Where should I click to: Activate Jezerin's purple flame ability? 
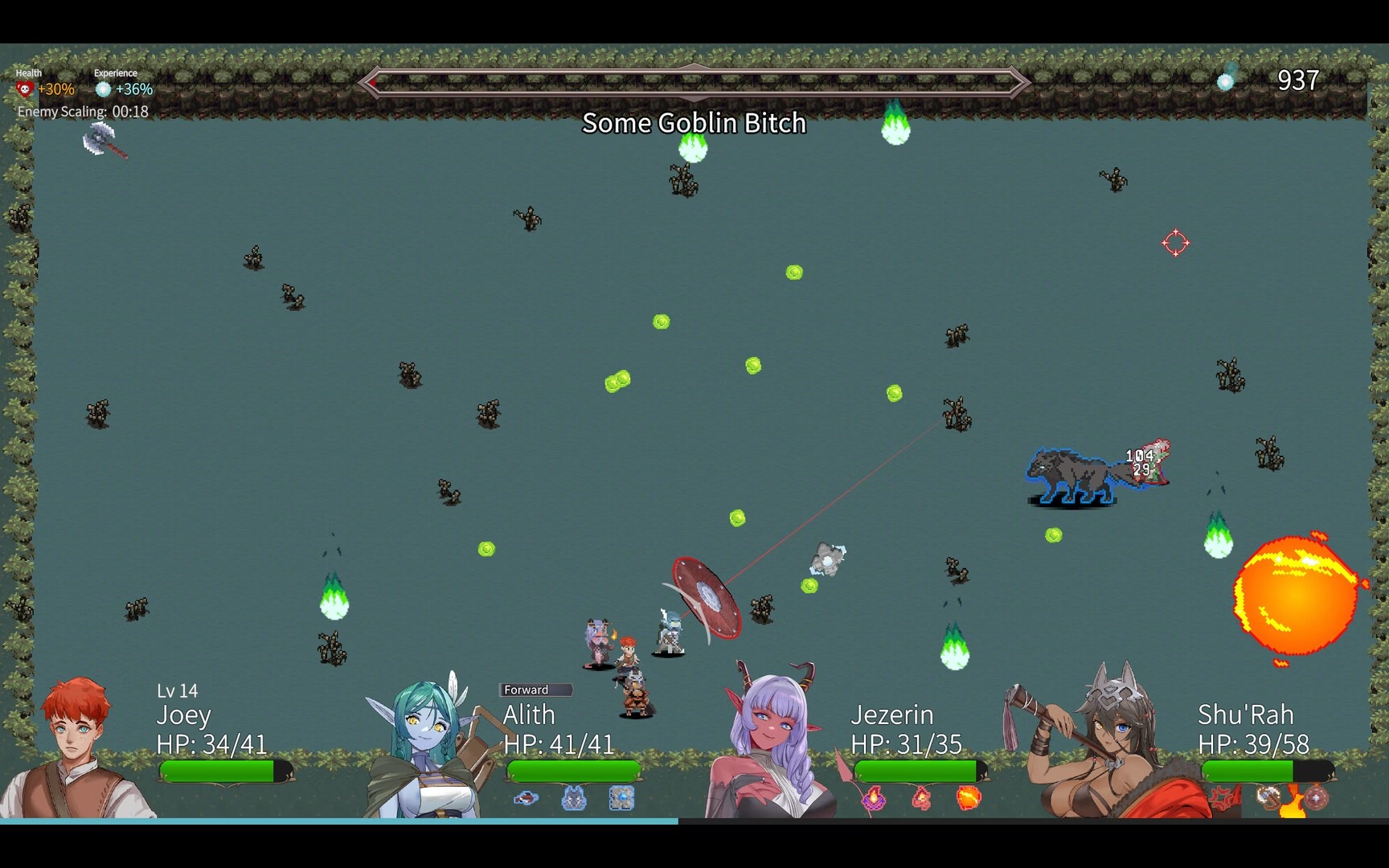point(874,798)
